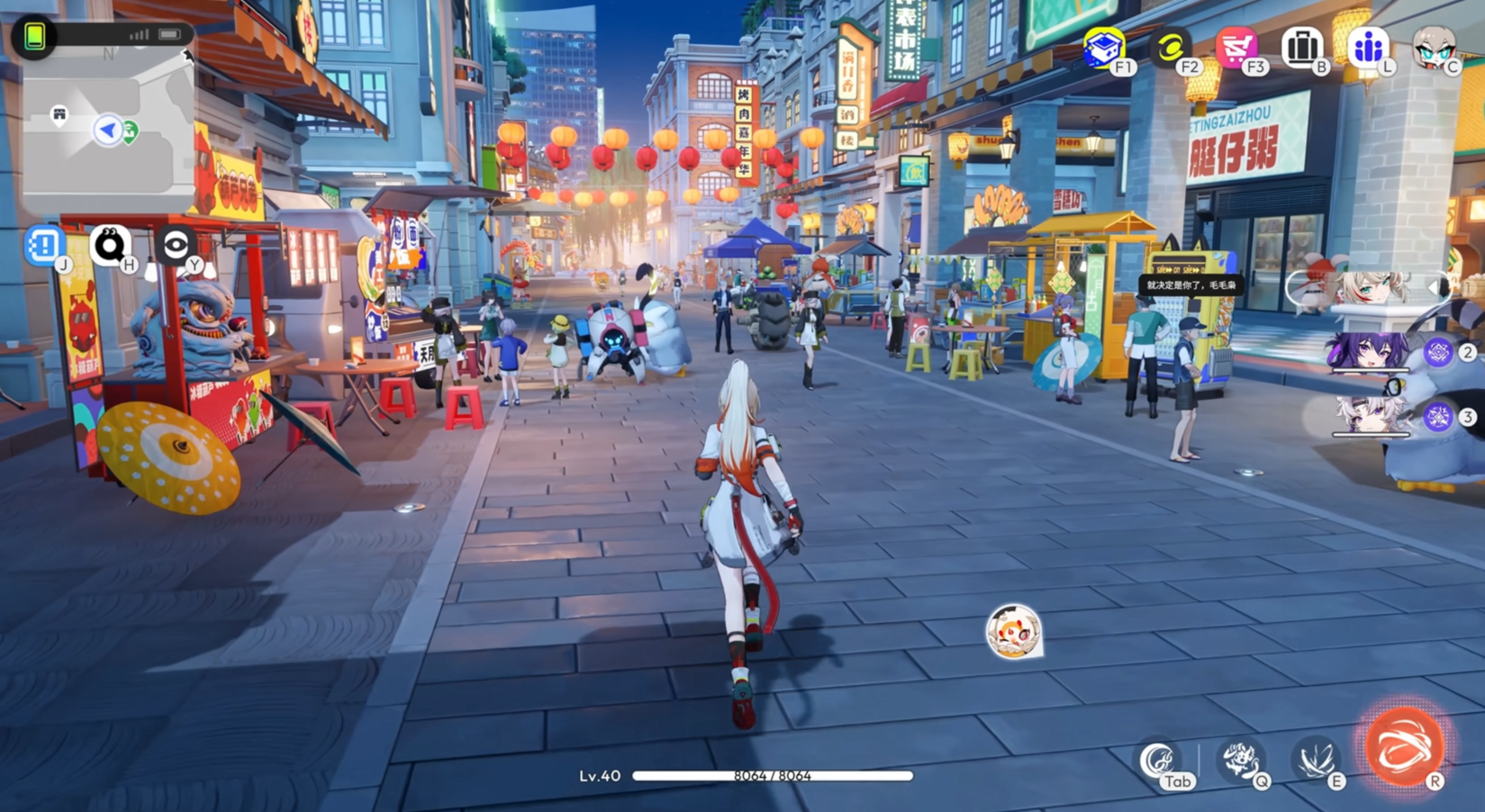Click the black magnifier search icon

click(110, 245)
